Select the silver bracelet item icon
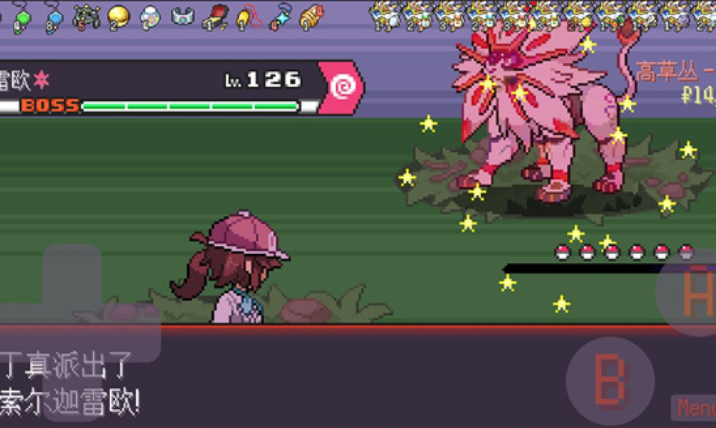 tap(182, 16)
